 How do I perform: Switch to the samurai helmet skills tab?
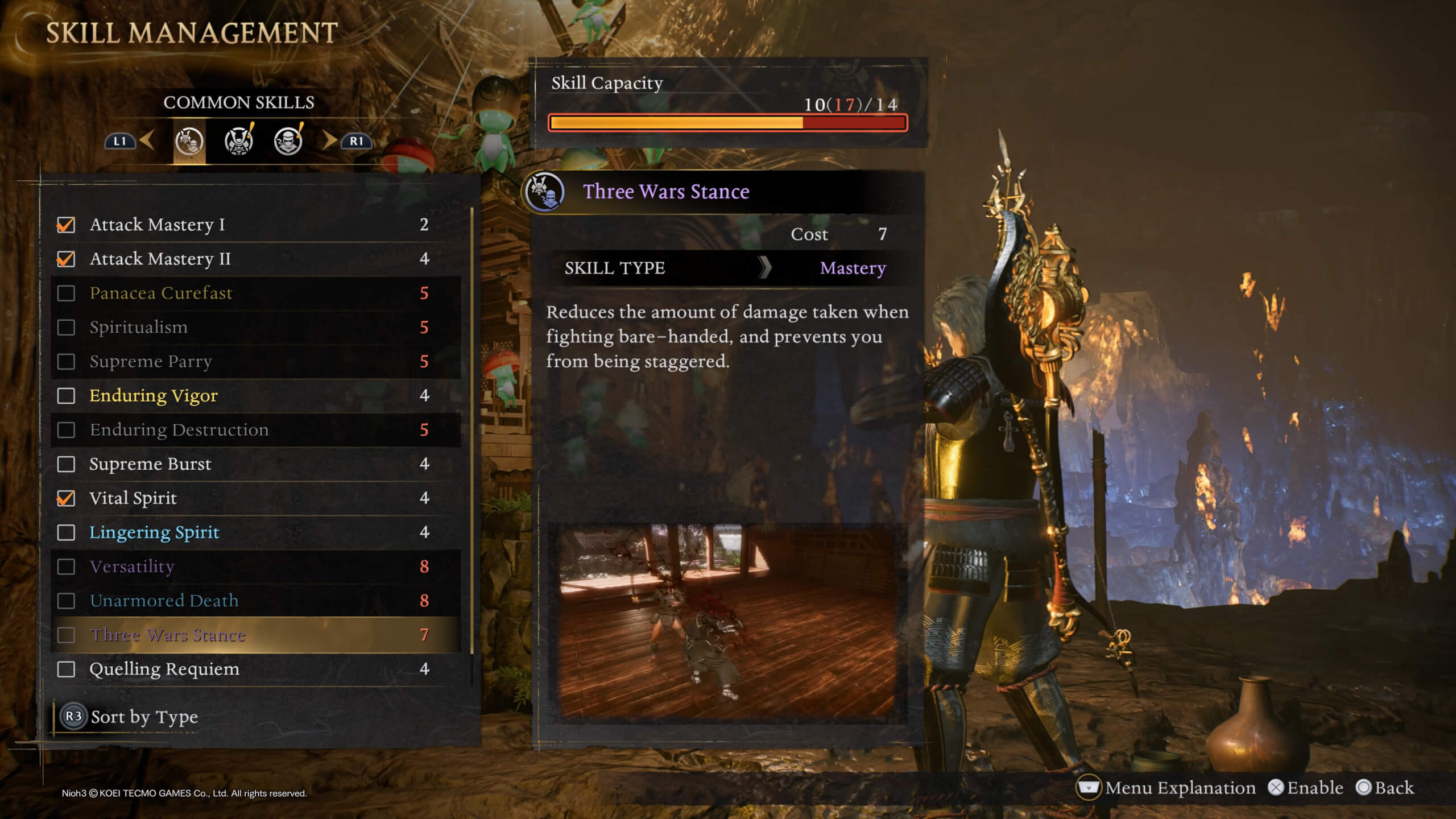(238, 142)
